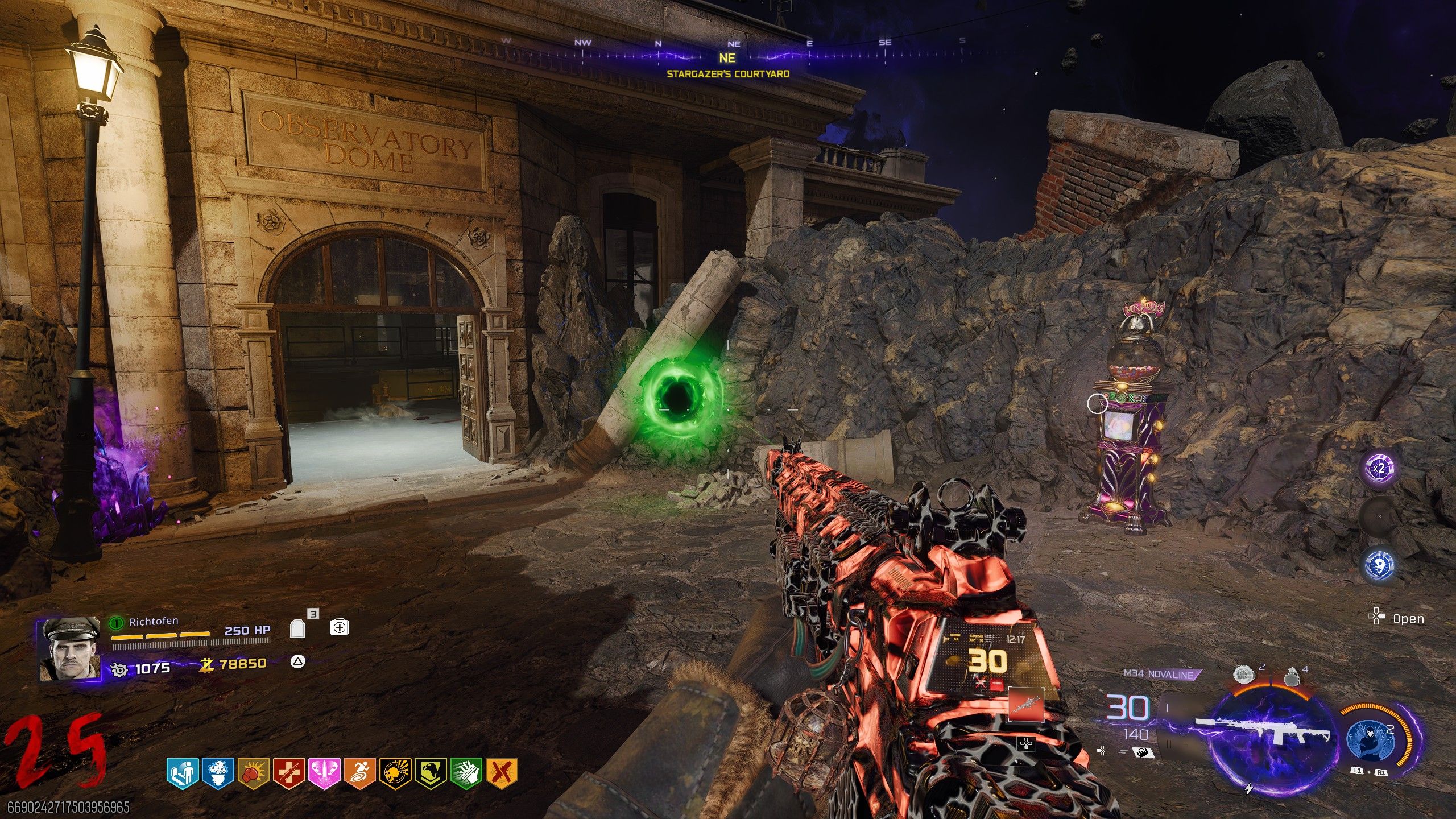Select the Richtofen character portrait

68,650
